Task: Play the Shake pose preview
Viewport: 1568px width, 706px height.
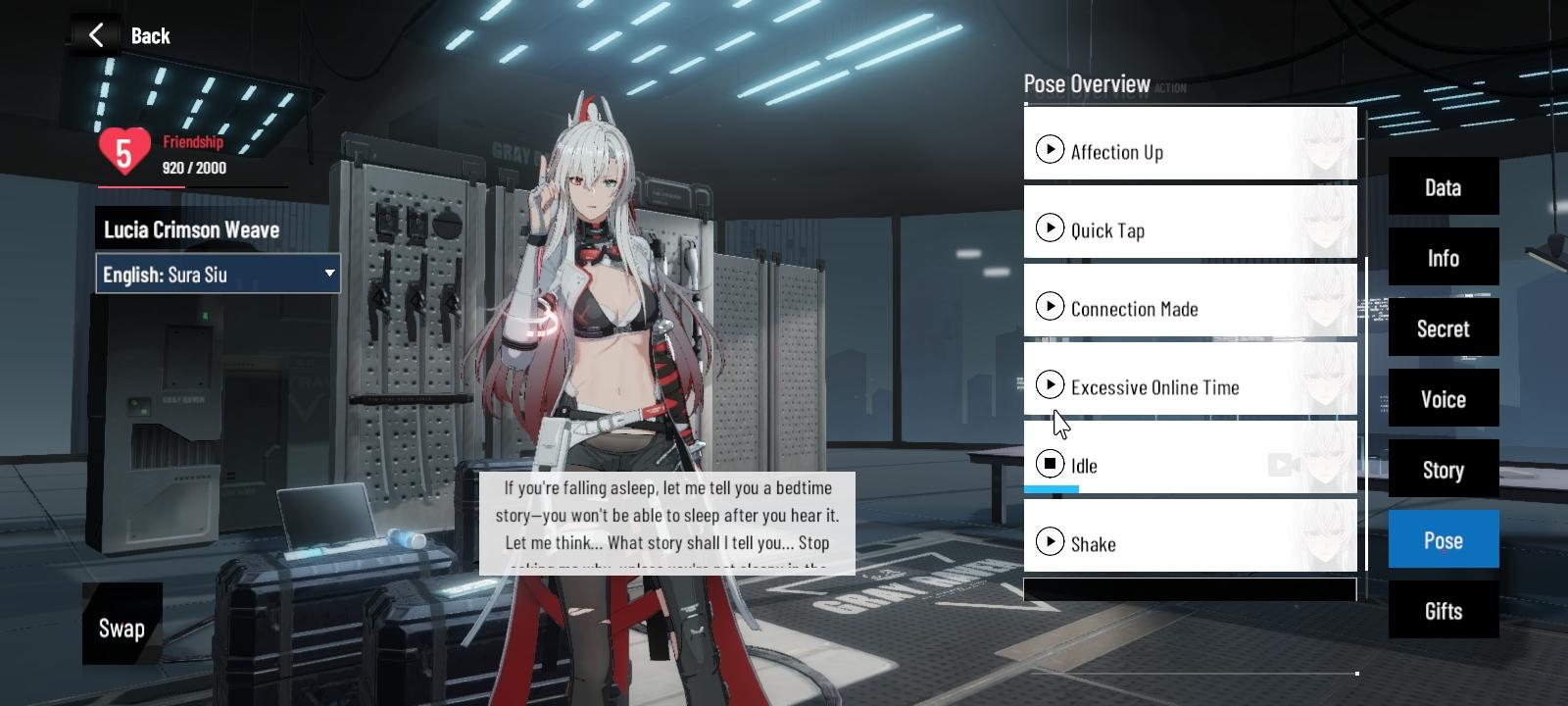Action: coord(1052,540)
